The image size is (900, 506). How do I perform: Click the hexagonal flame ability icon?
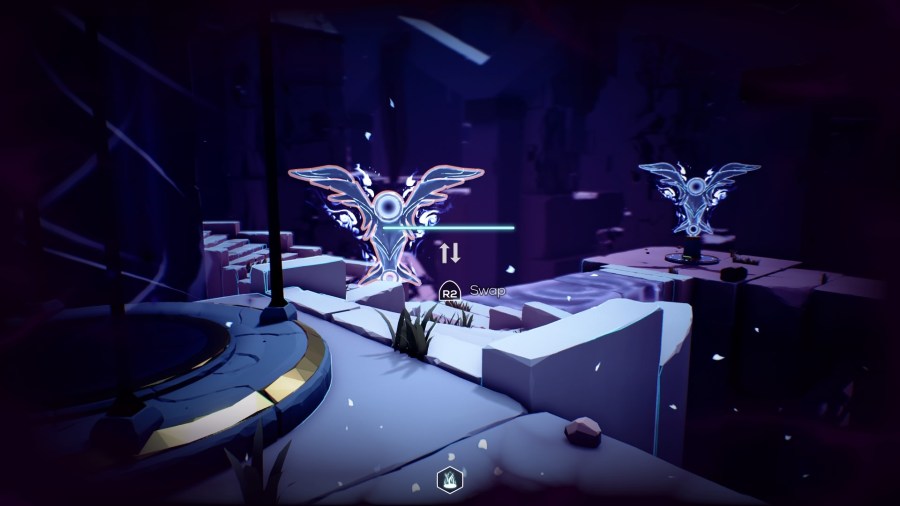(449, 480)
